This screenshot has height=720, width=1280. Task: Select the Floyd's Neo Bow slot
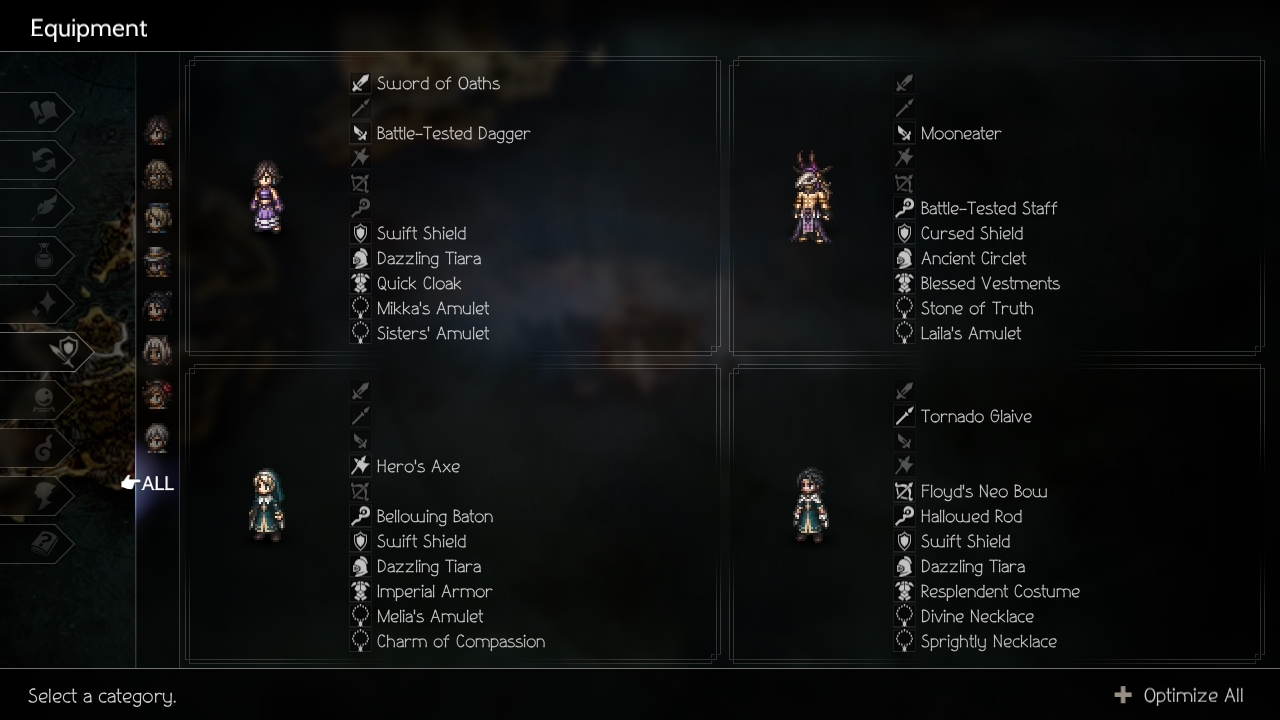(983, 492)
